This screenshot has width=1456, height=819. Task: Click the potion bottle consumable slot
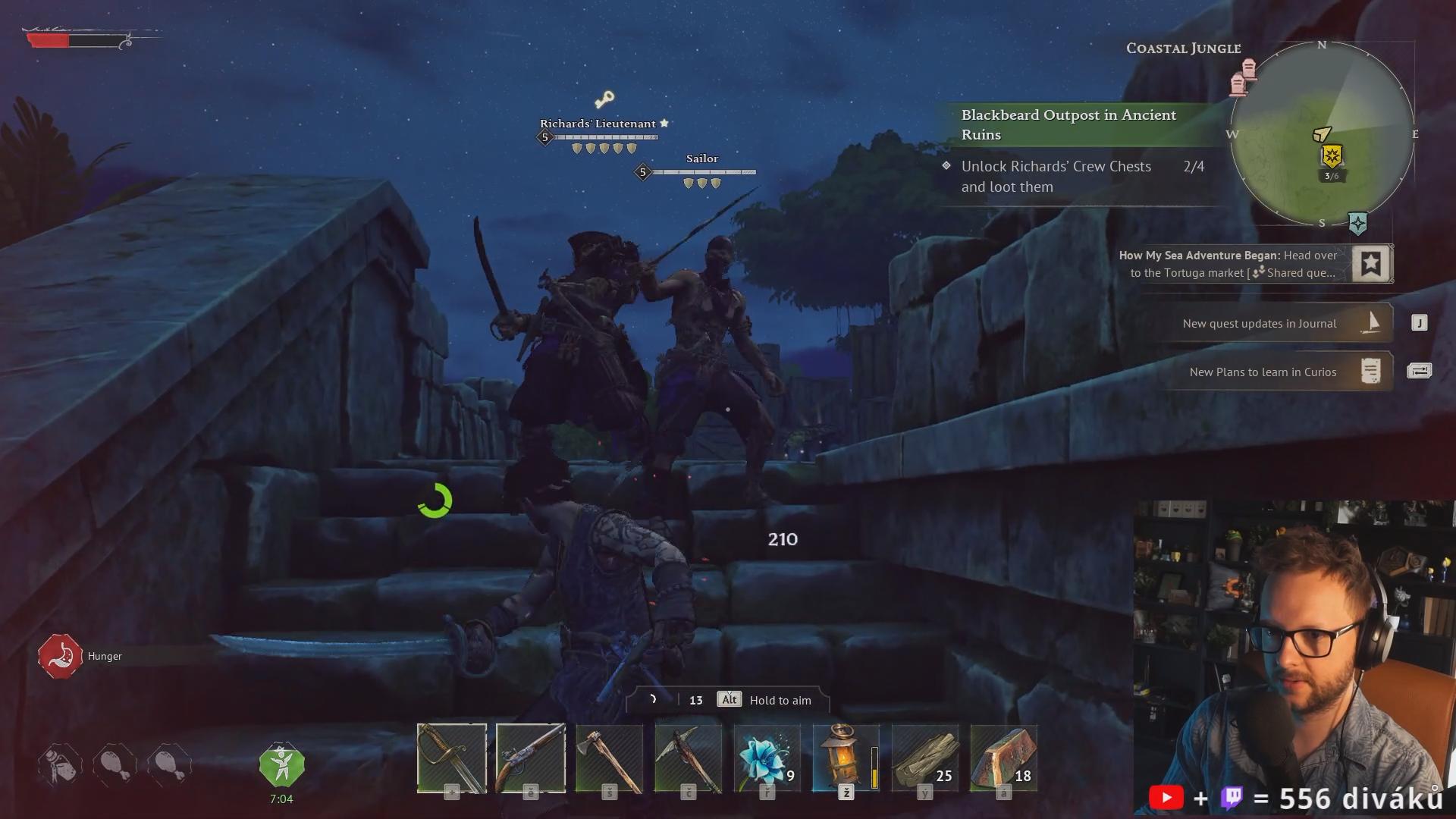[x=60, y=764]
